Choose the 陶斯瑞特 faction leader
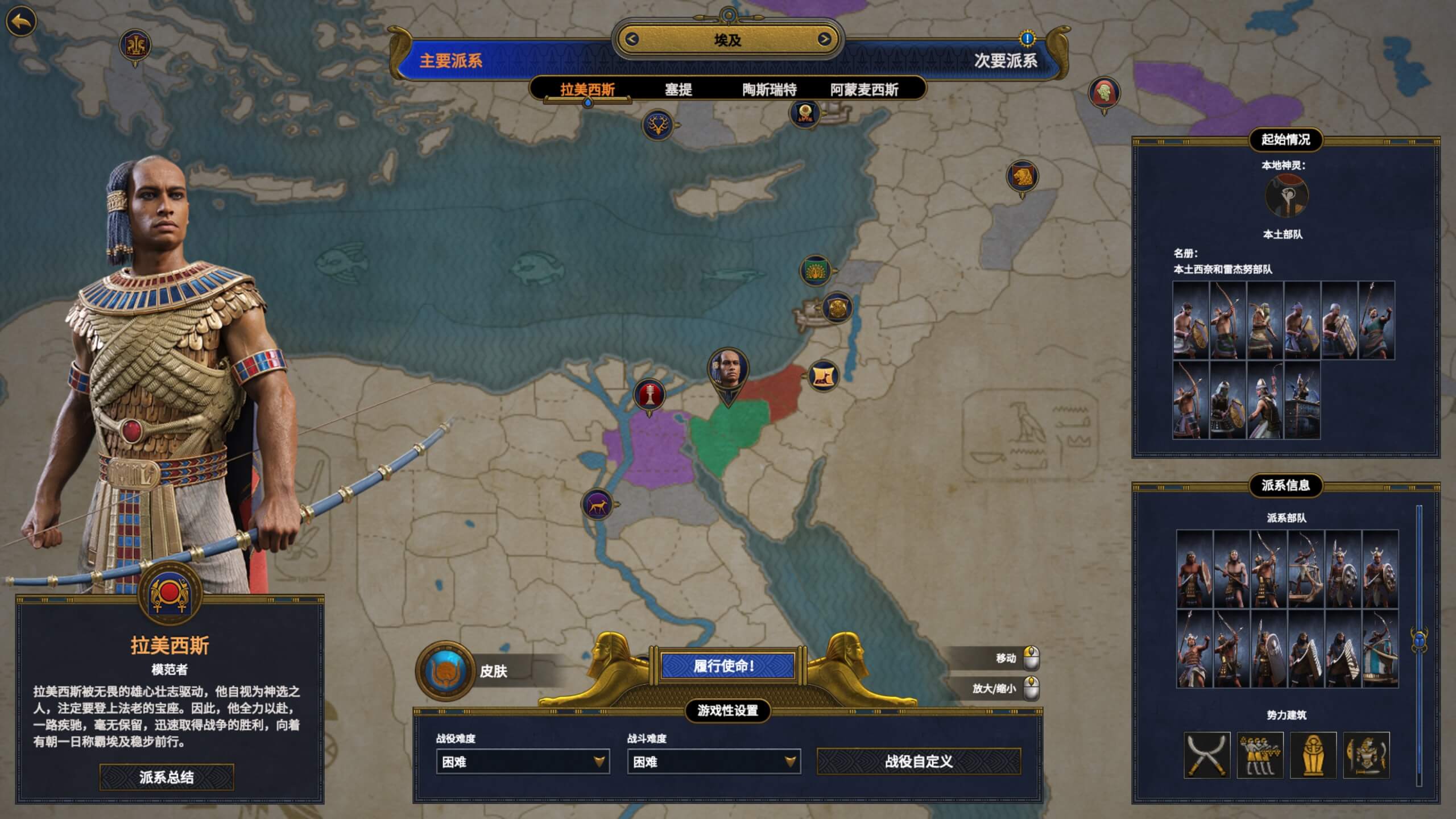Viewport: 1456px width, 819px height. (769, 89)
